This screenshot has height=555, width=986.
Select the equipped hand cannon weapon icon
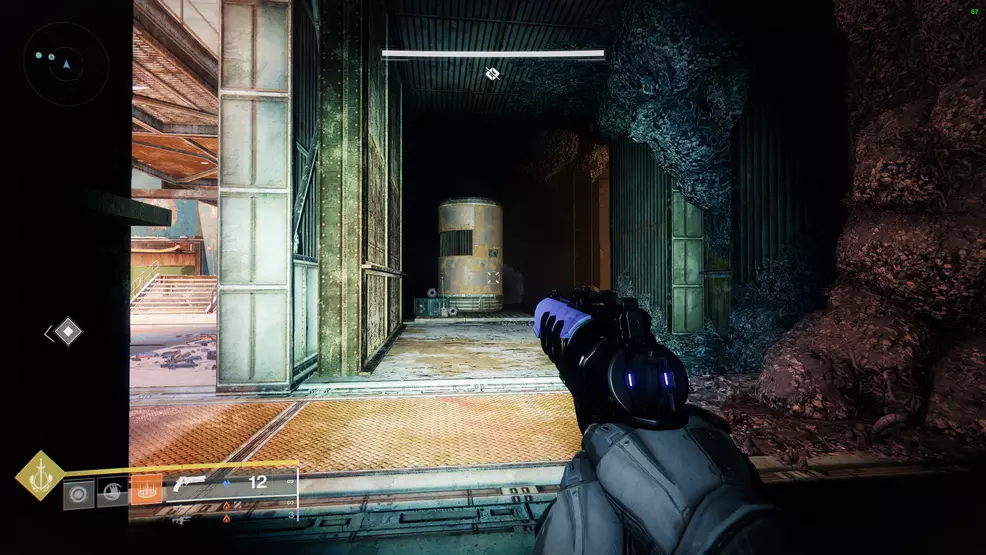[187, 484]
